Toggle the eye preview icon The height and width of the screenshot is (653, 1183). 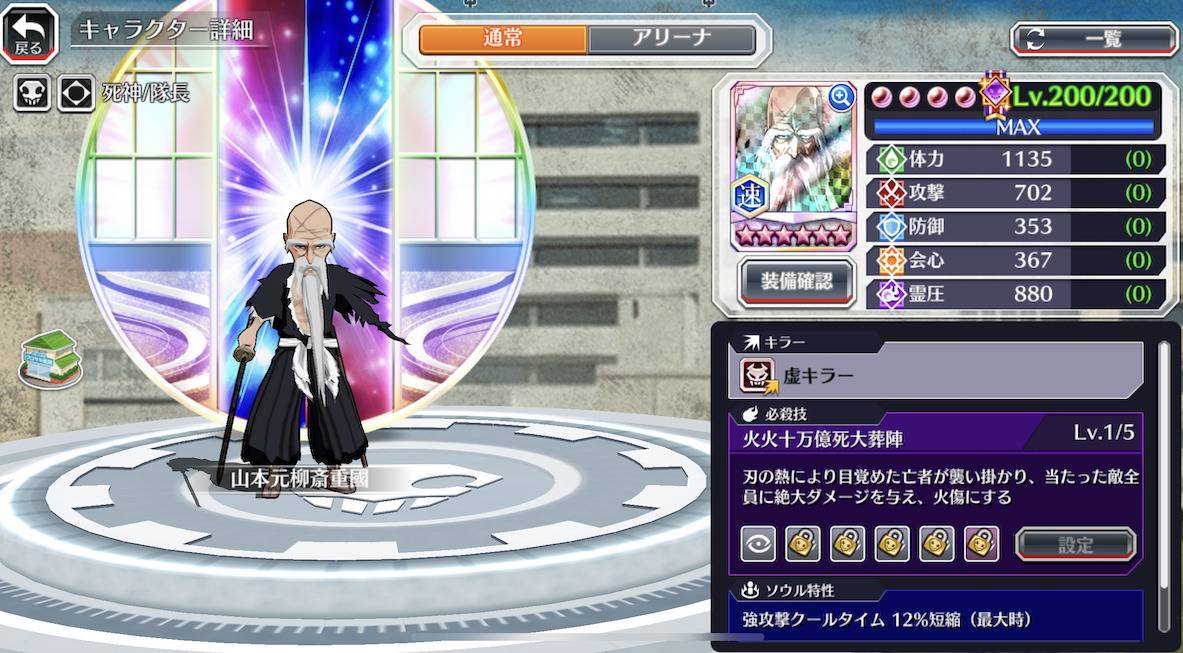(758, 544)
